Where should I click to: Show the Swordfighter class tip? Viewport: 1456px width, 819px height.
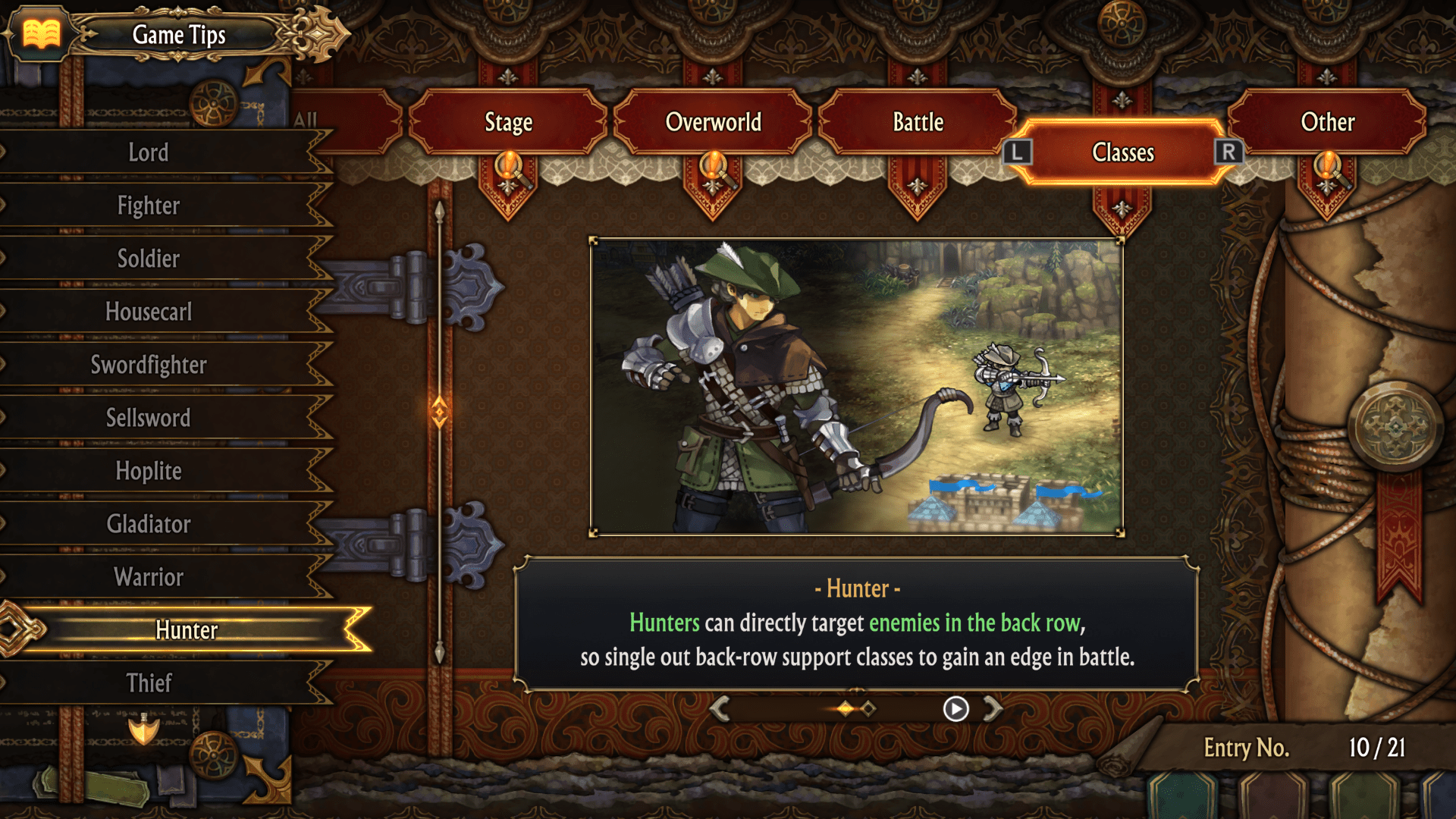click(149, 365)
